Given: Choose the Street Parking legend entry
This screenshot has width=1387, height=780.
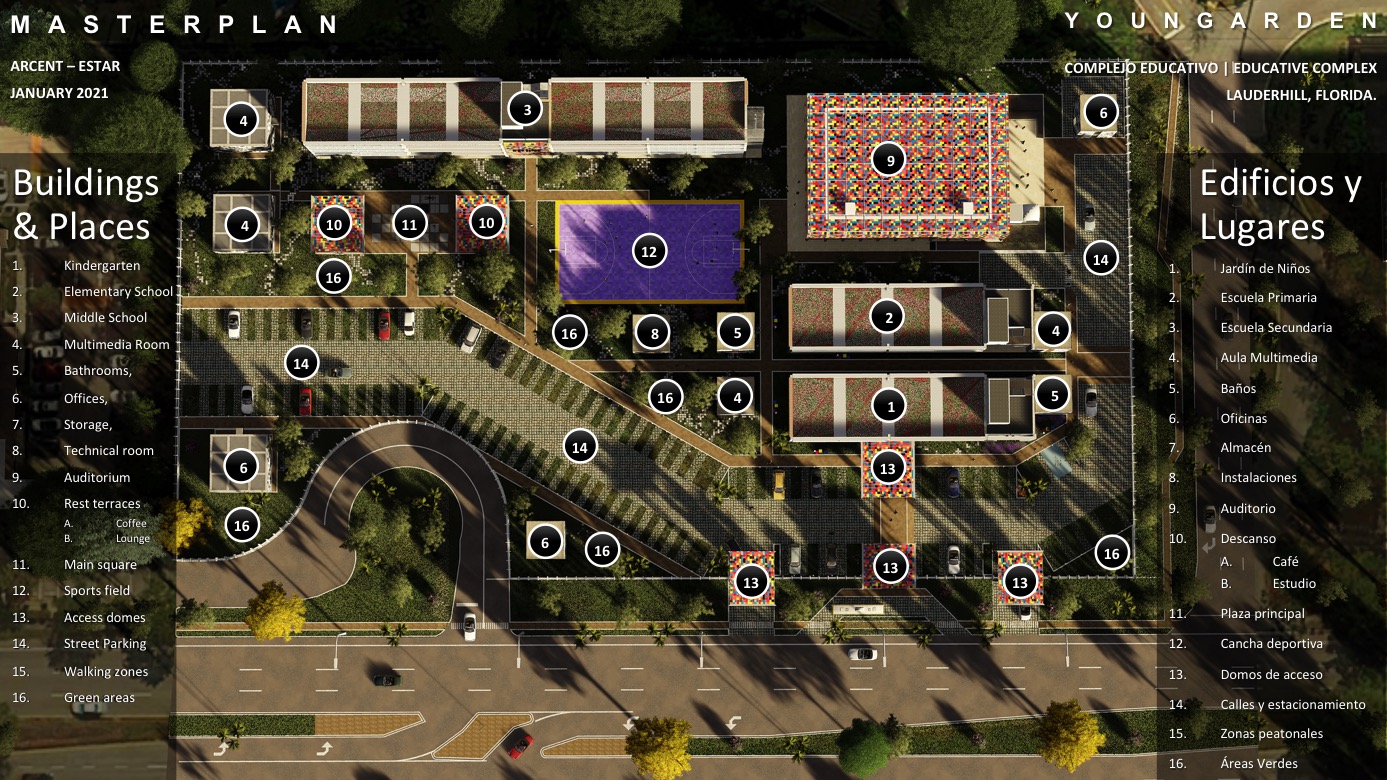Looking at the screenshot, I should pos(105,644).
